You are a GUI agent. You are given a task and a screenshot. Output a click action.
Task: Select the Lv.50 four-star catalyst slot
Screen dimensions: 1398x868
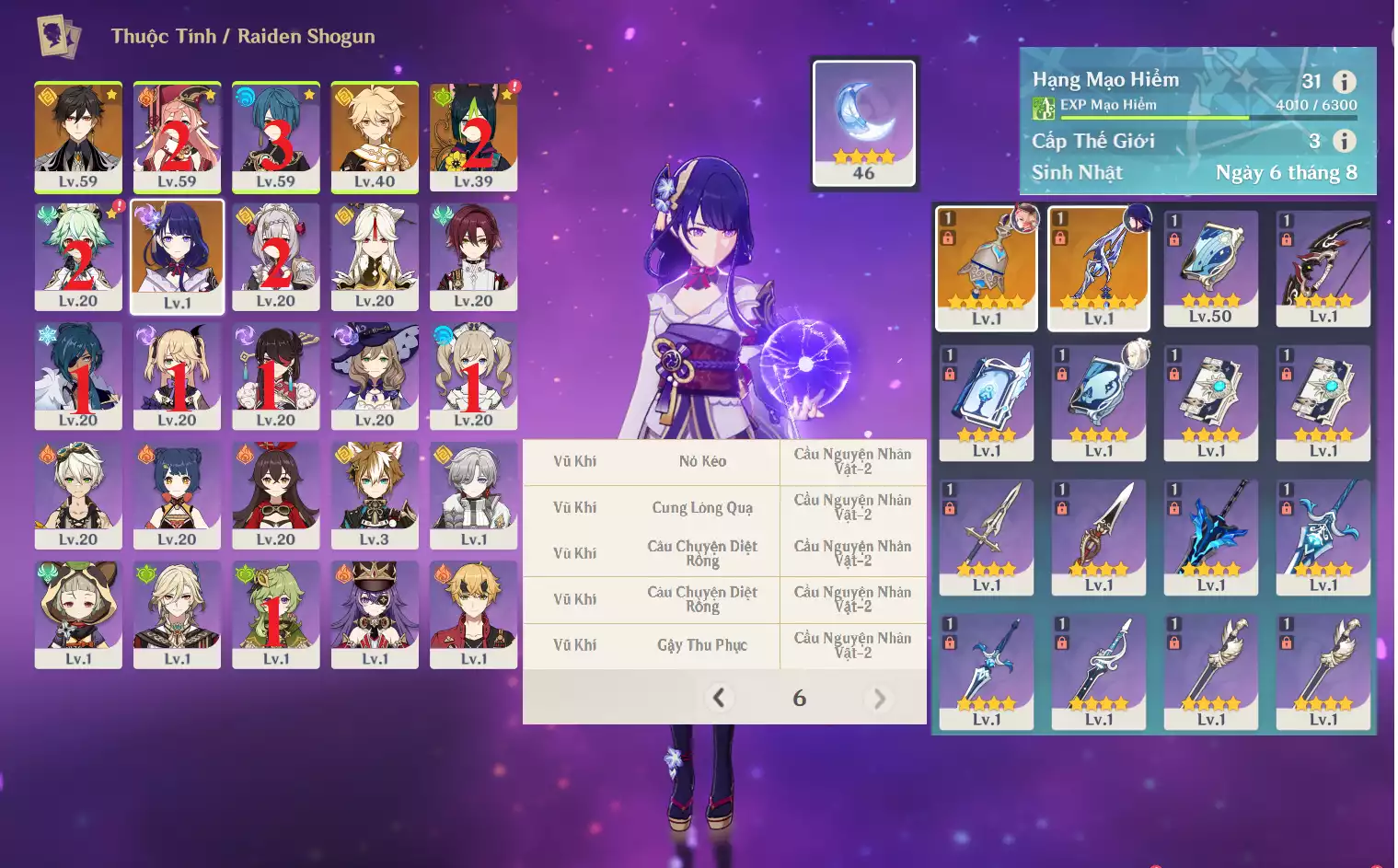click(x=1210, y=268)
